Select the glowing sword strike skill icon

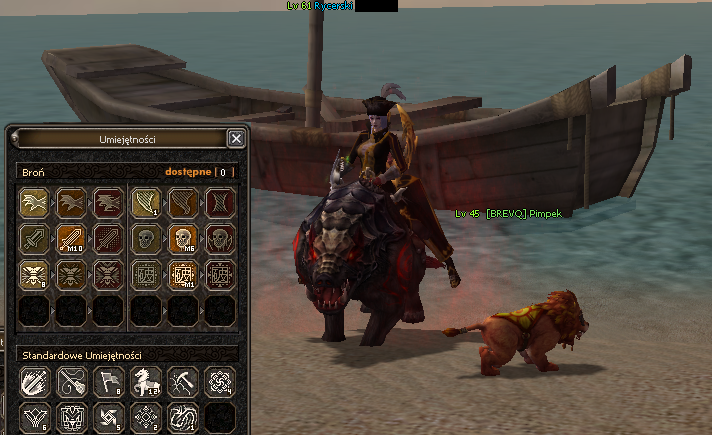pos(33,382)
